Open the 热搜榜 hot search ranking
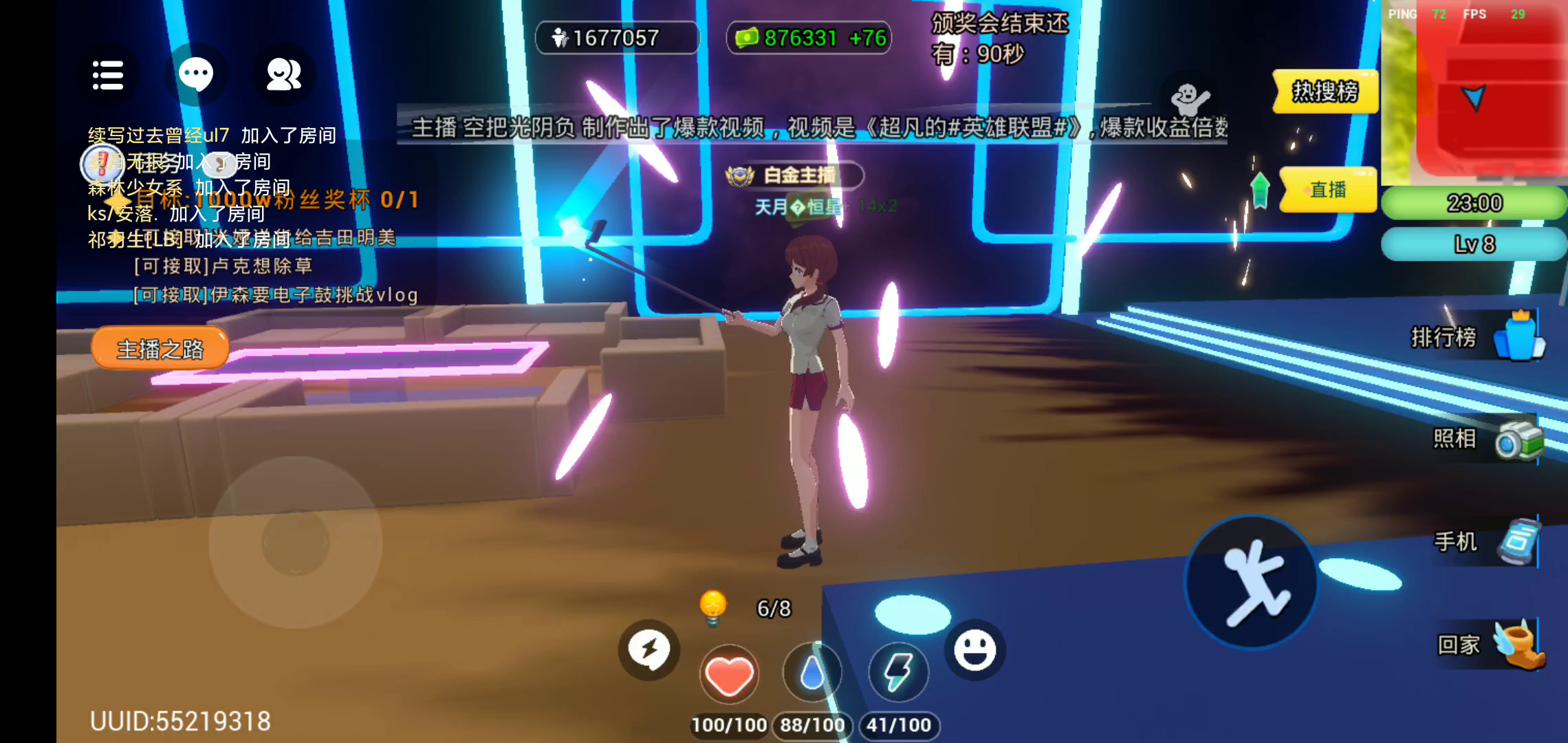1568x743 pixels. [1325, 91]
